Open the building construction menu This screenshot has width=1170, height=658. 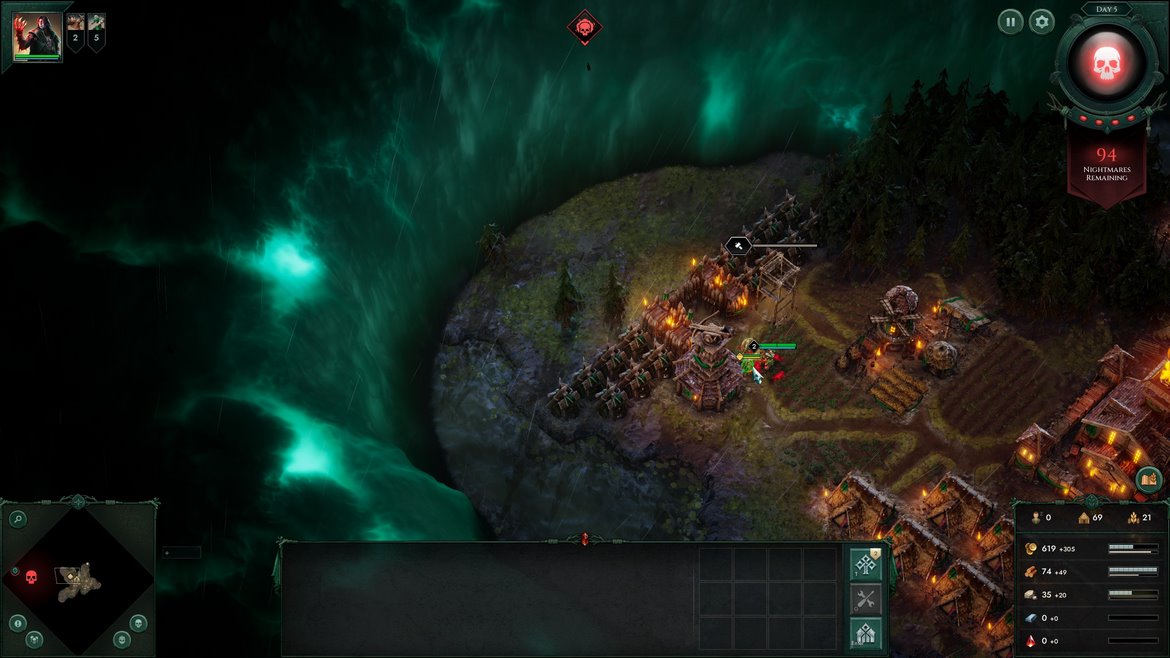[x=866, y=634]
